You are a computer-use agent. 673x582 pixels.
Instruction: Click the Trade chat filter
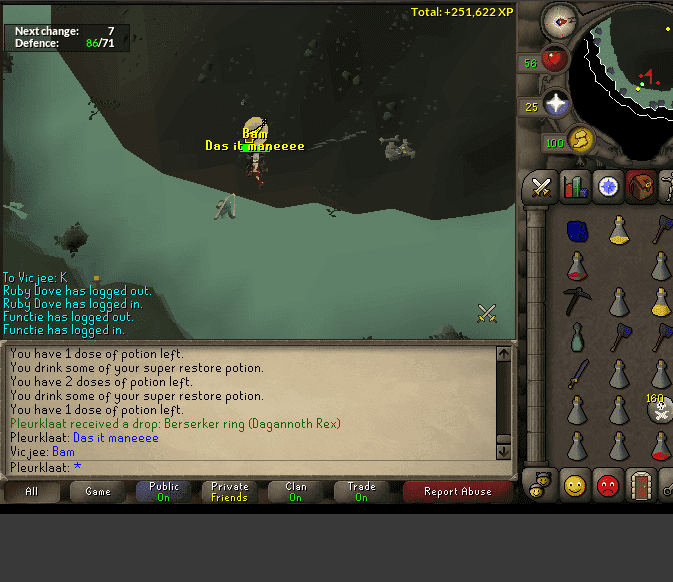(361, 491)
